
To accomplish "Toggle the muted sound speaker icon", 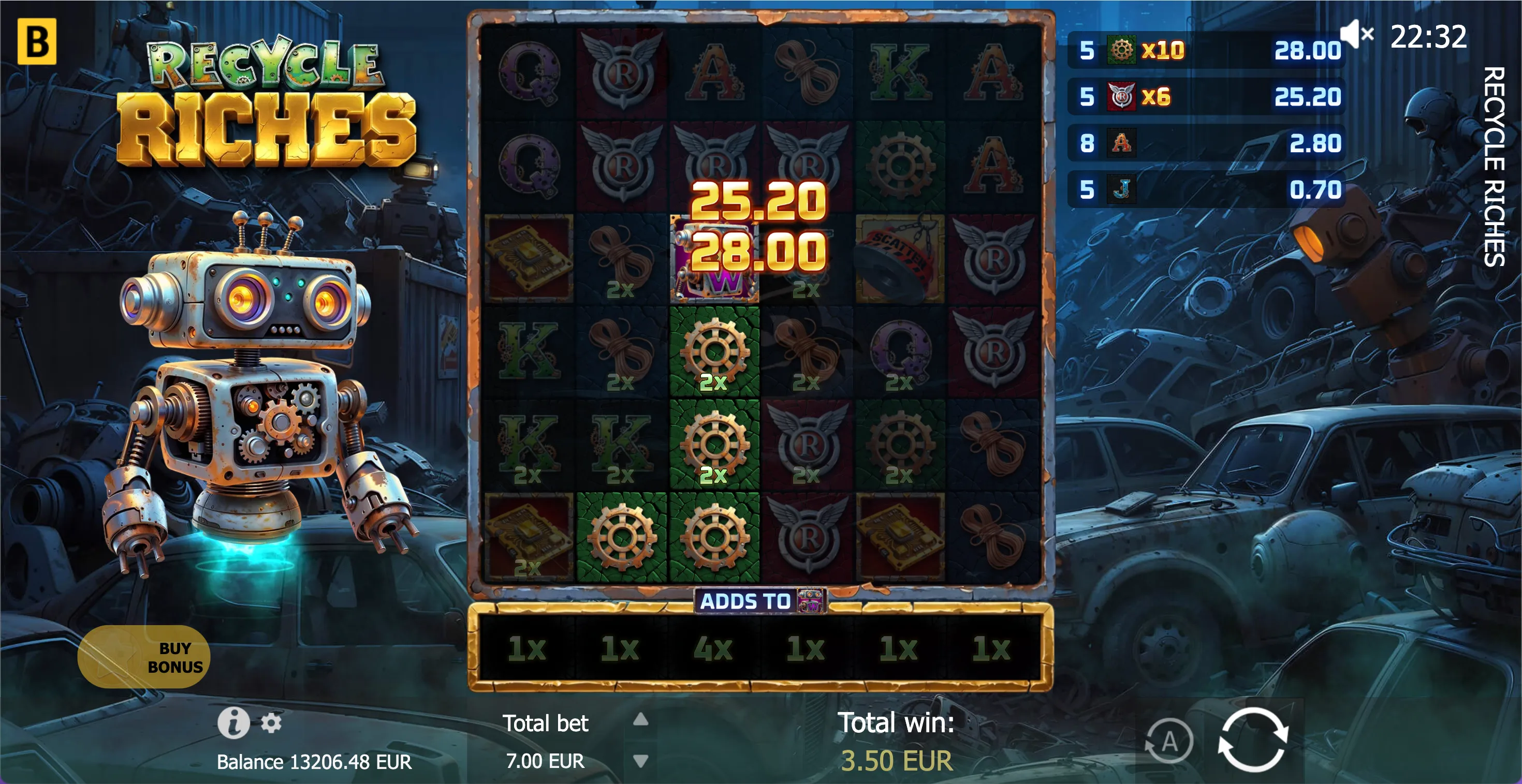I will (1356, 34).
